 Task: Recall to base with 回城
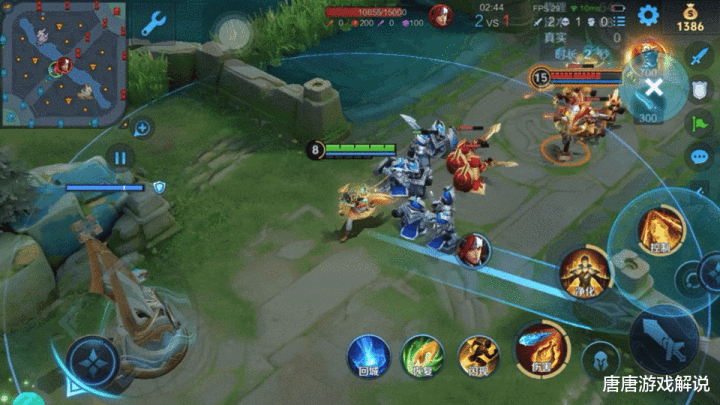click(x=368, y=357)
